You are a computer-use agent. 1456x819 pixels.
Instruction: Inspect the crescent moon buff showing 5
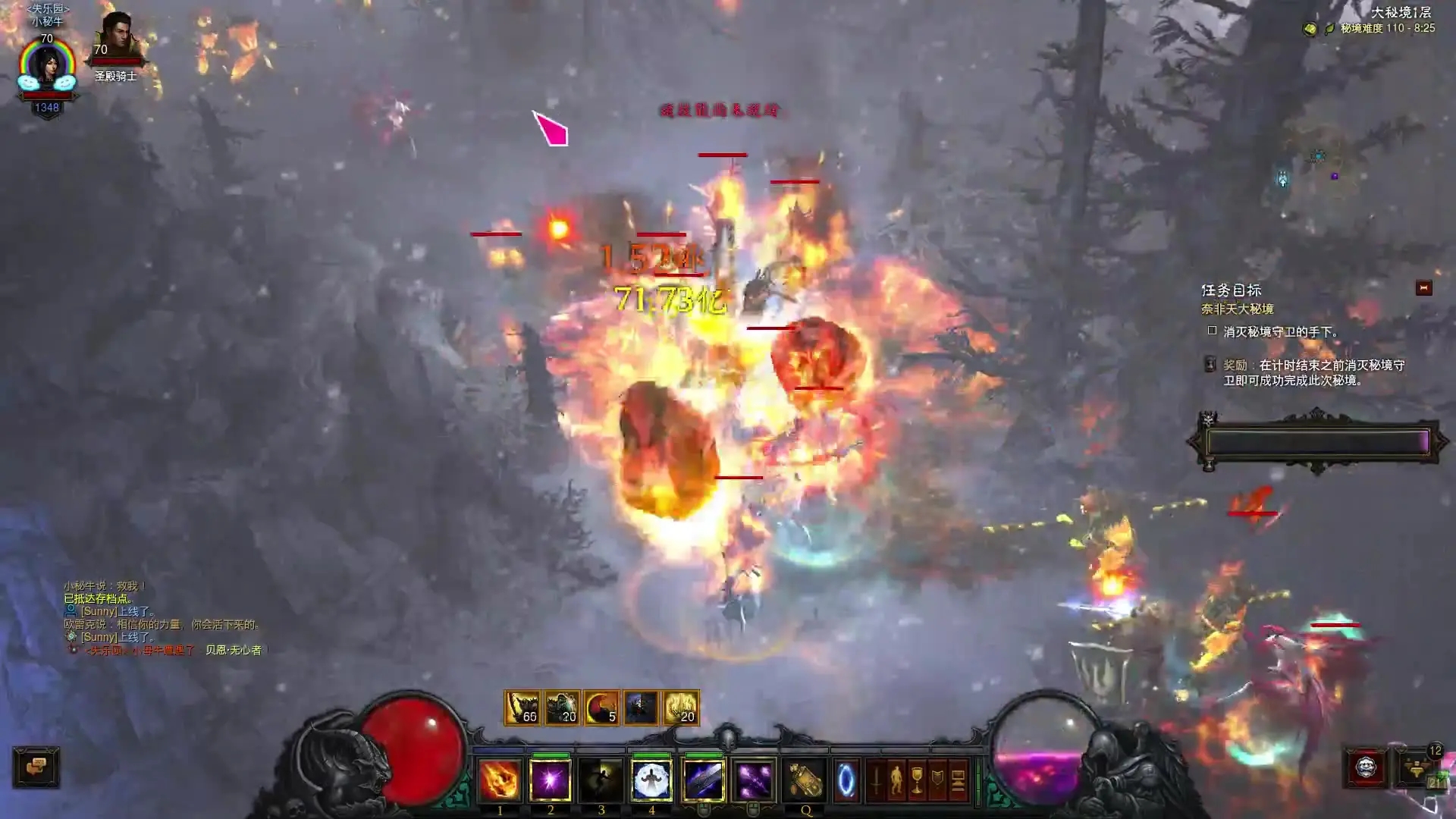[602, 708]
